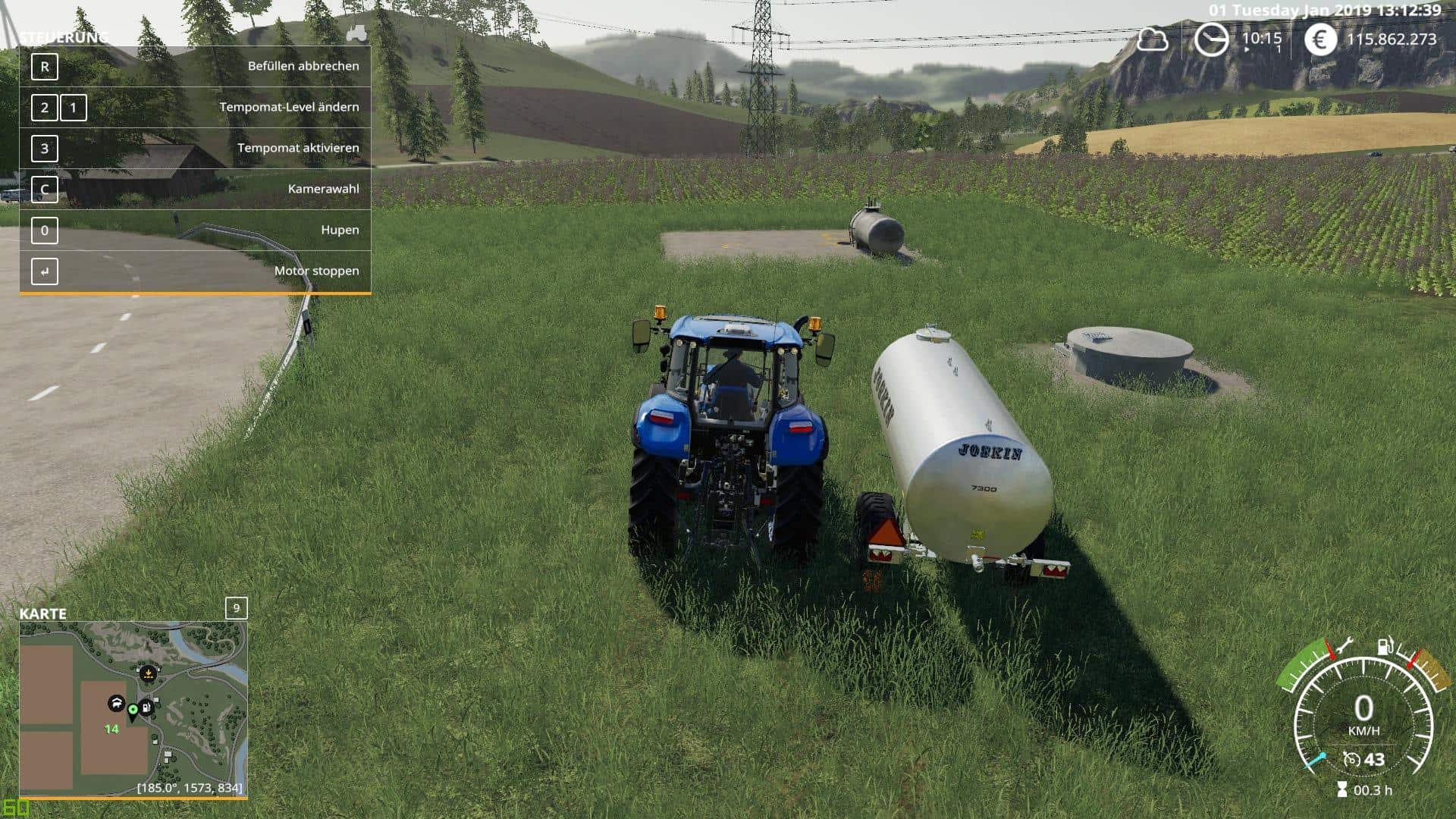Click the cloud weather icon
The image size is (1456, 819).
(x=1152, y=39)
